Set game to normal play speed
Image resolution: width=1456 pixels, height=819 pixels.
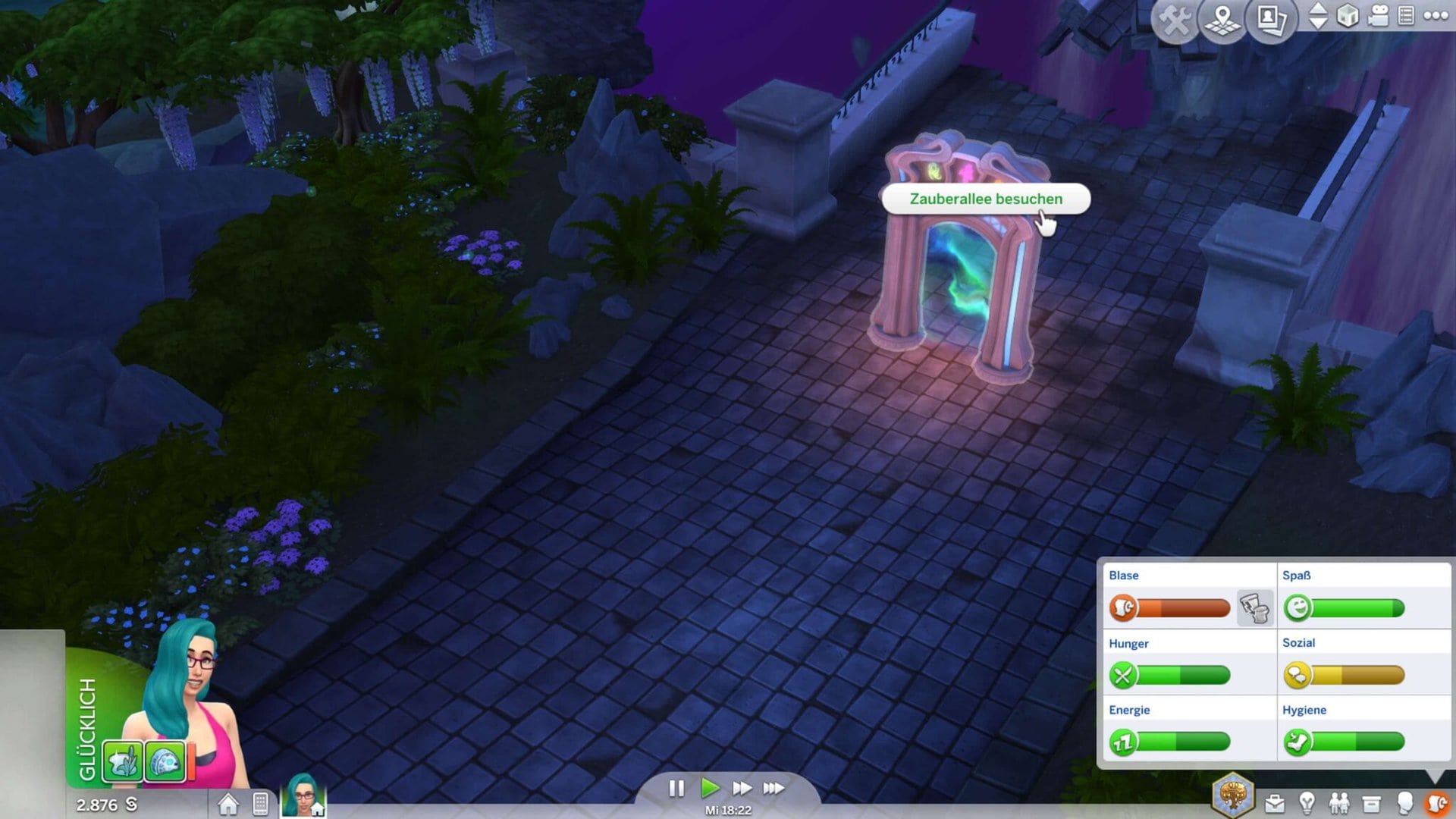[x=710, y=789]
